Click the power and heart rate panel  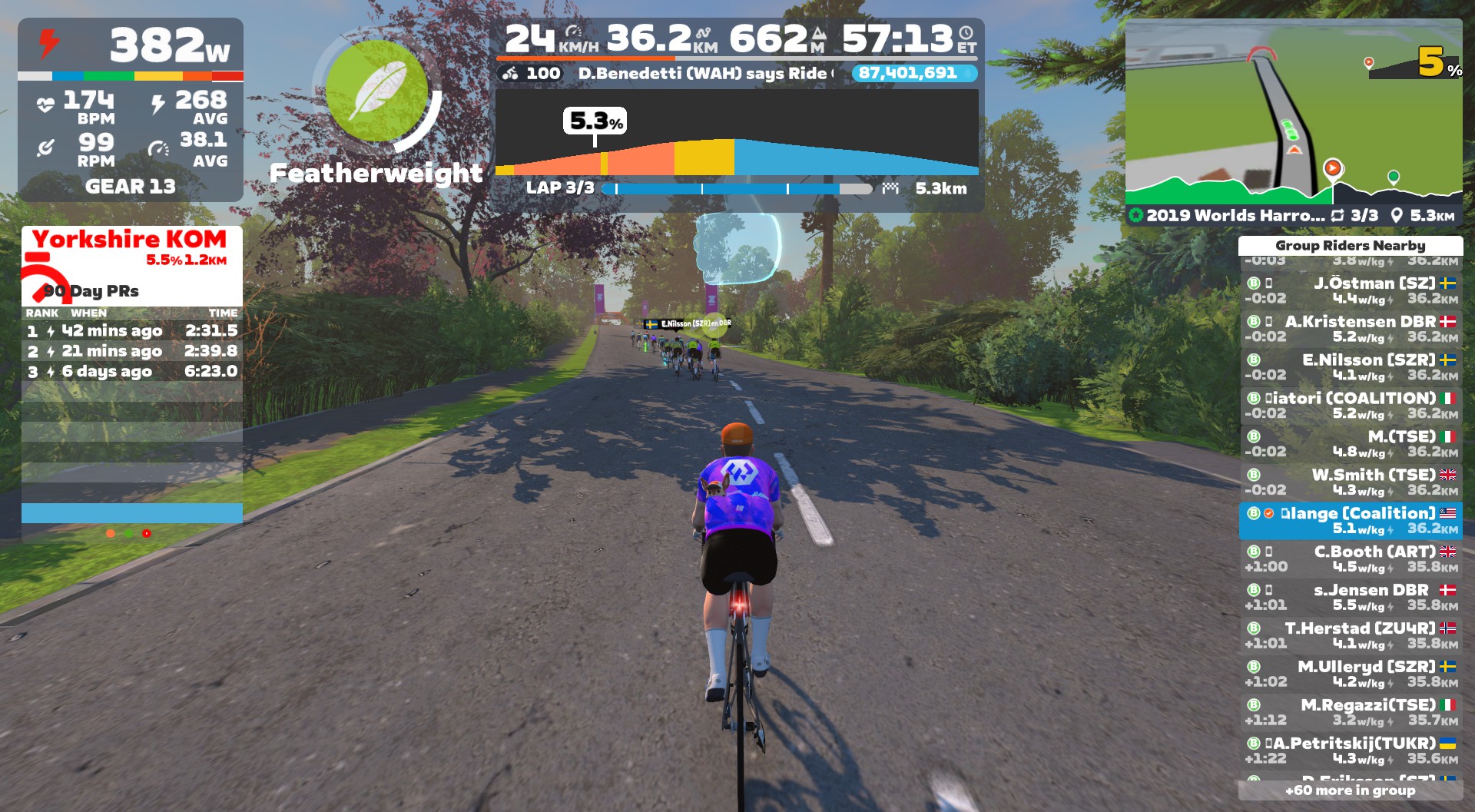click(x=131, y=110)
